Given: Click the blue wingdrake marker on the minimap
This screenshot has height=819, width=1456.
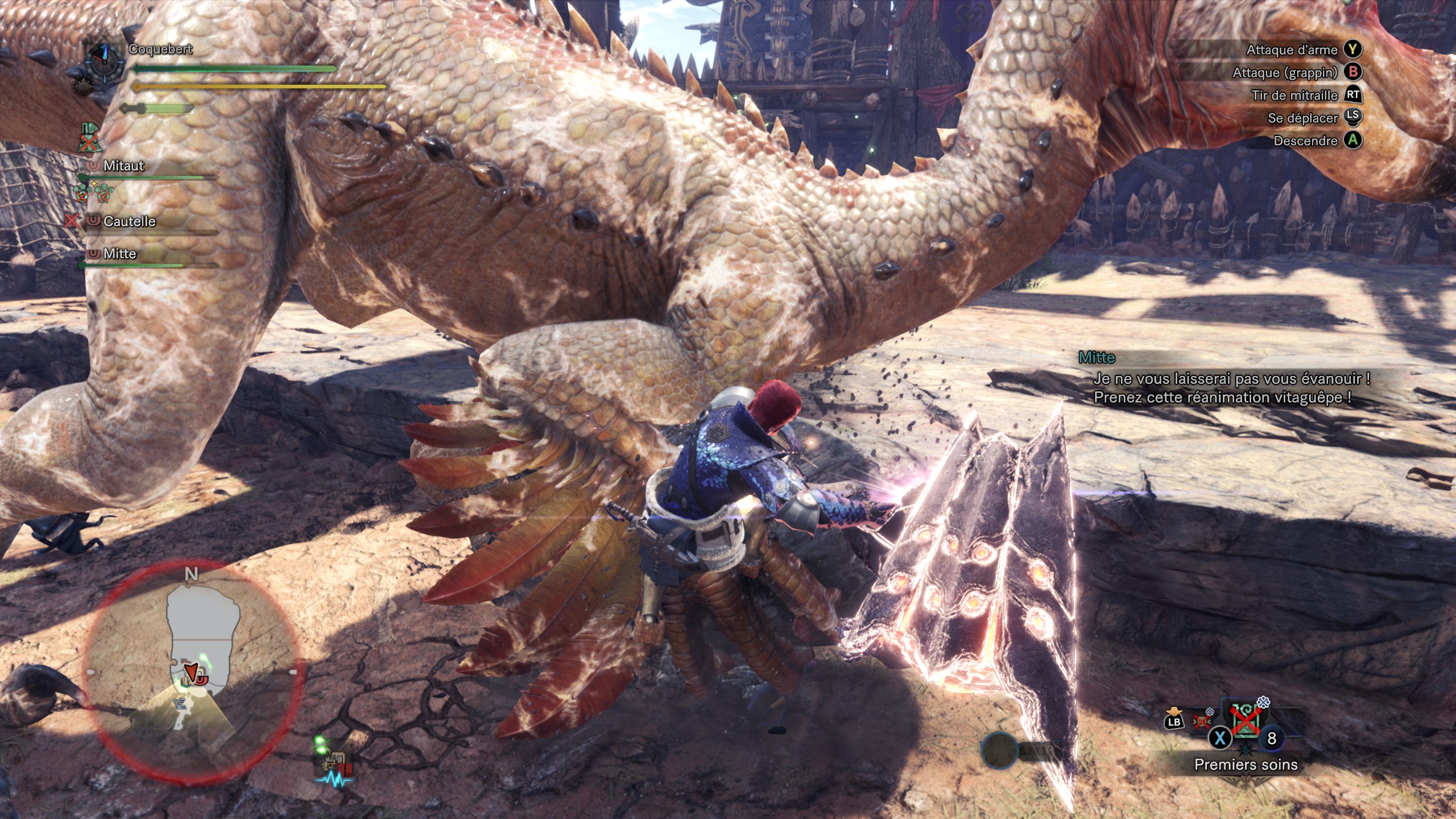Looking at the screenshot, I should [x=182, y=704].
